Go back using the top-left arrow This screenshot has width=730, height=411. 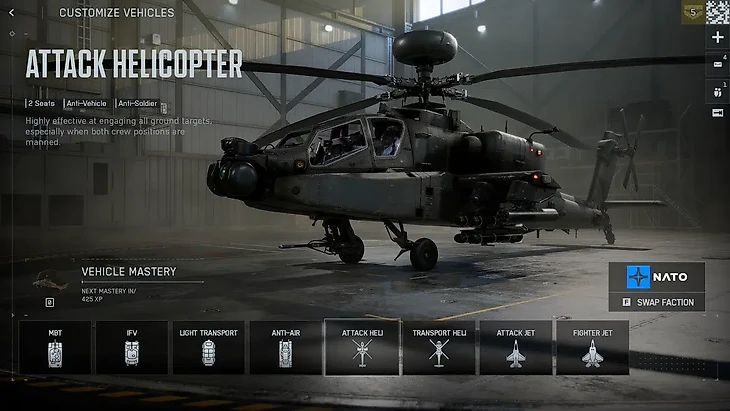click(12, 13)
